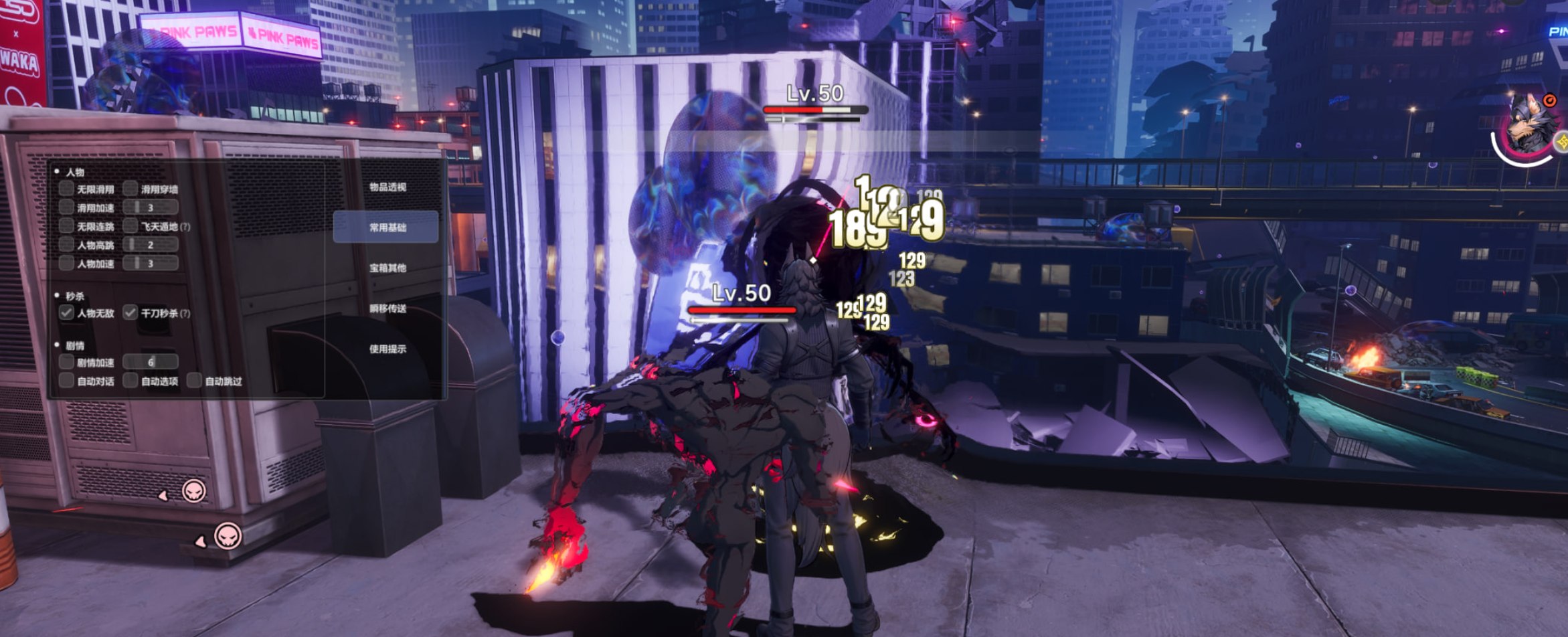
Task: Click the 人物高跳 value slider
Action: 151,245
